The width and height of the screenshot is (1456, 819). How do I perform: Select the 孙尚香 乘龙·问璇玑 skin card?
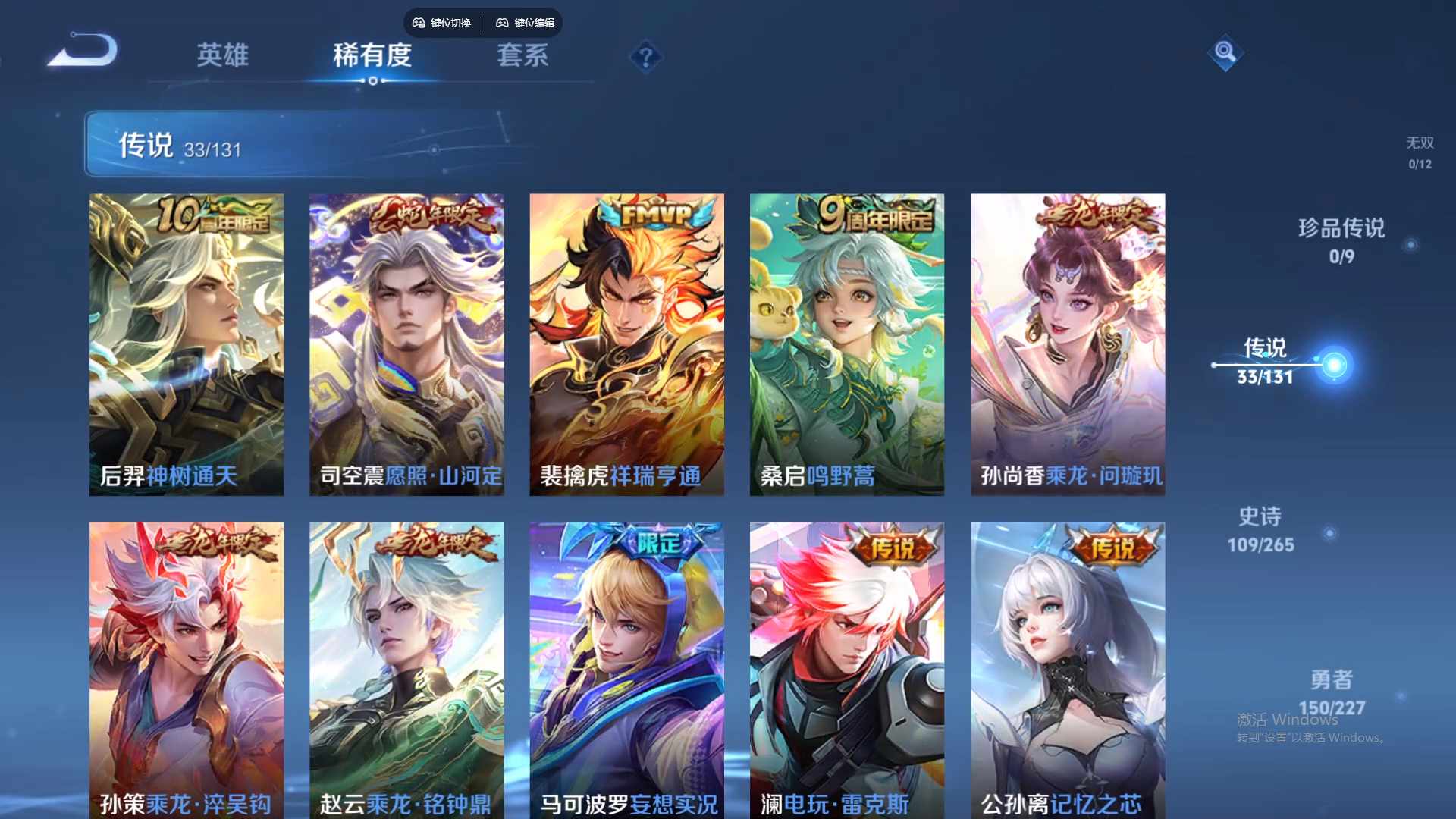[1067, 341]
